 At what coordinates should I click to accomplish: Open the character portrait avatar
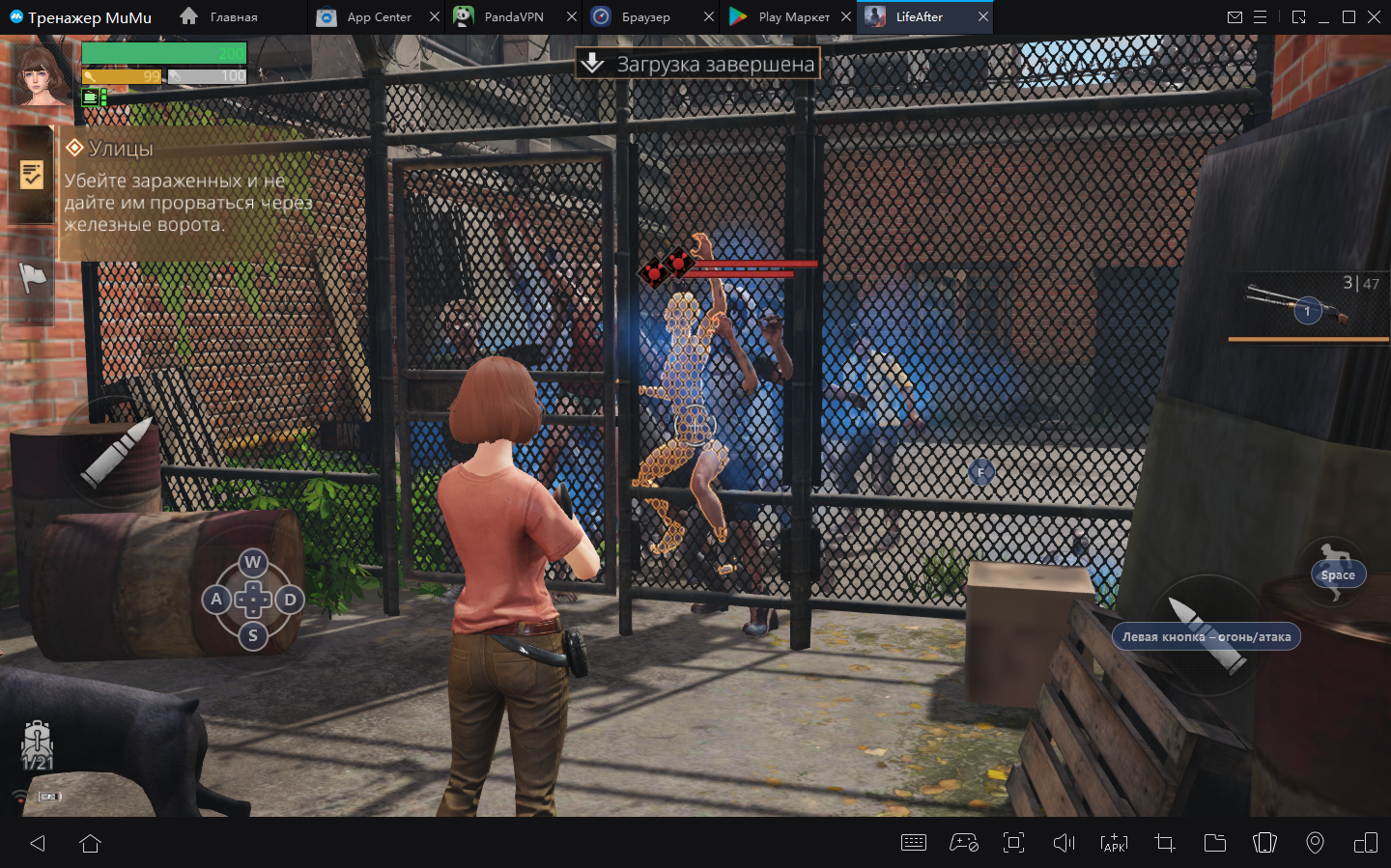coord(41,73)
